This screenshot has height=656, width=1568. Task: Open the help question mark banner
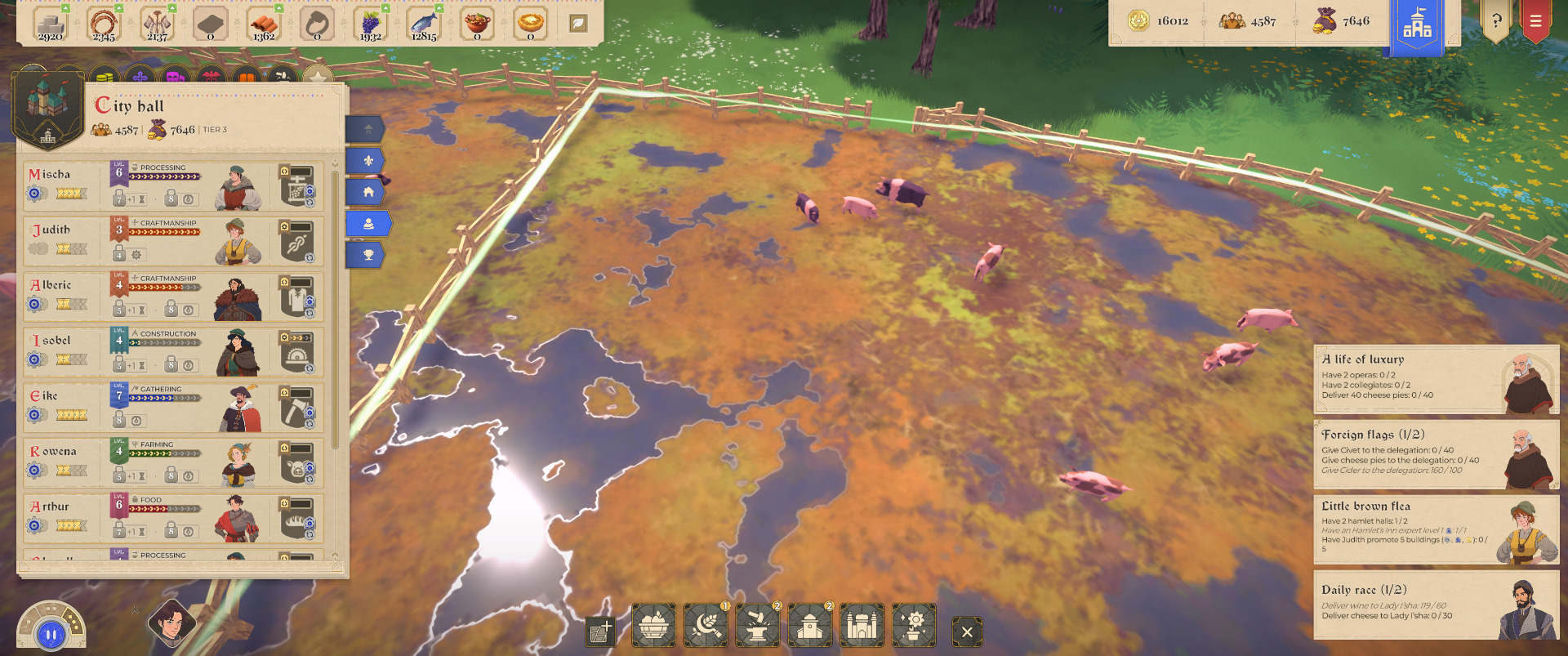(x=1496, y=21)
